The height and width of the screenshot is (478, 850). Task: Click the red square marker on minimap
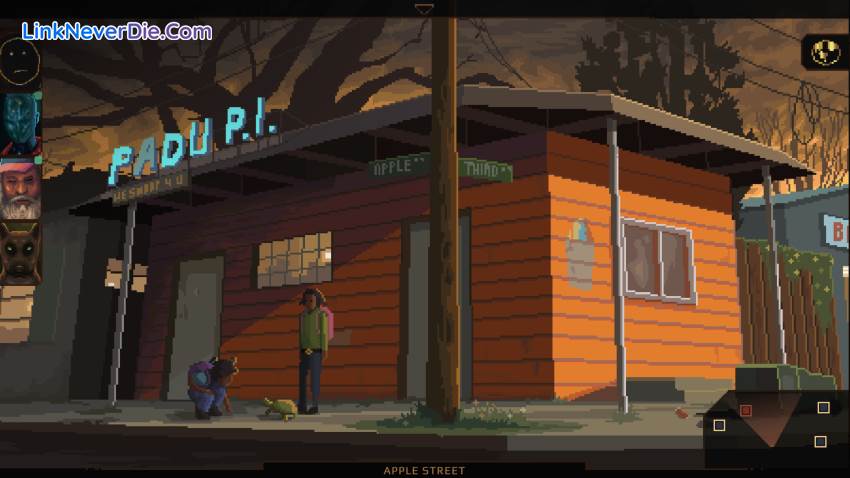(x=745, y=410)
